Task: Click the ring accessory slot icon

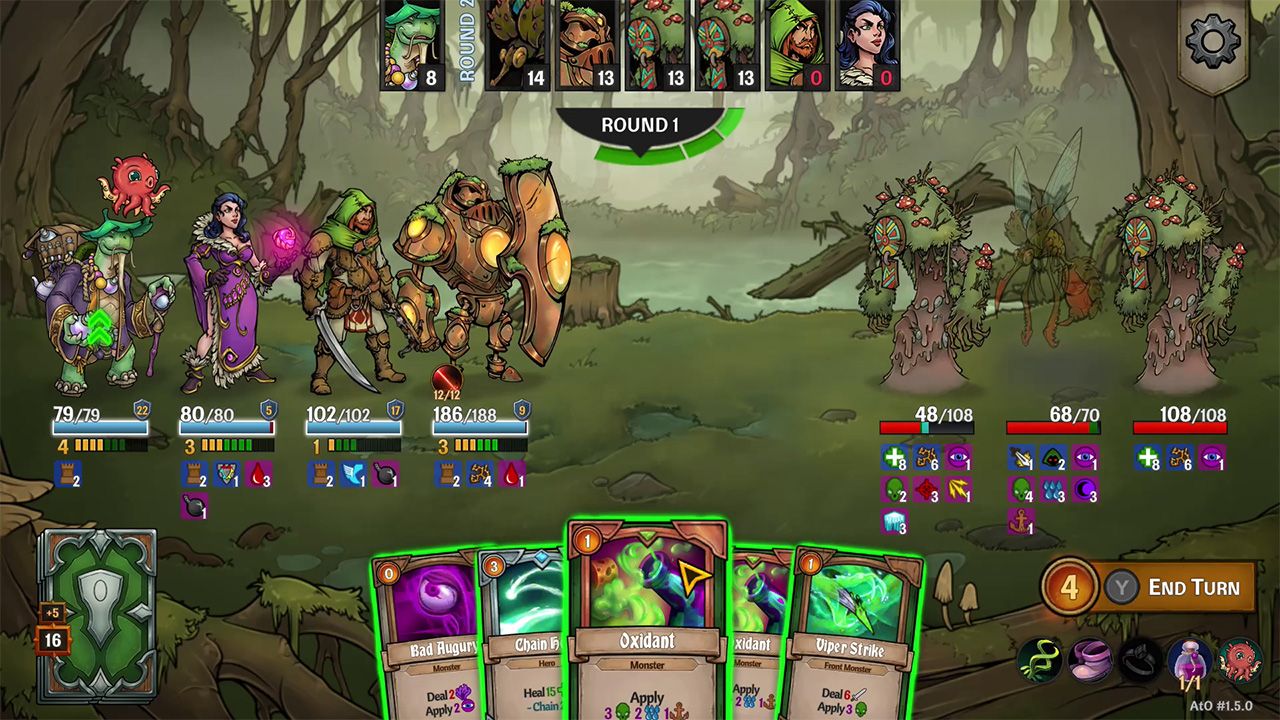Action: [x=1140, y=660]
